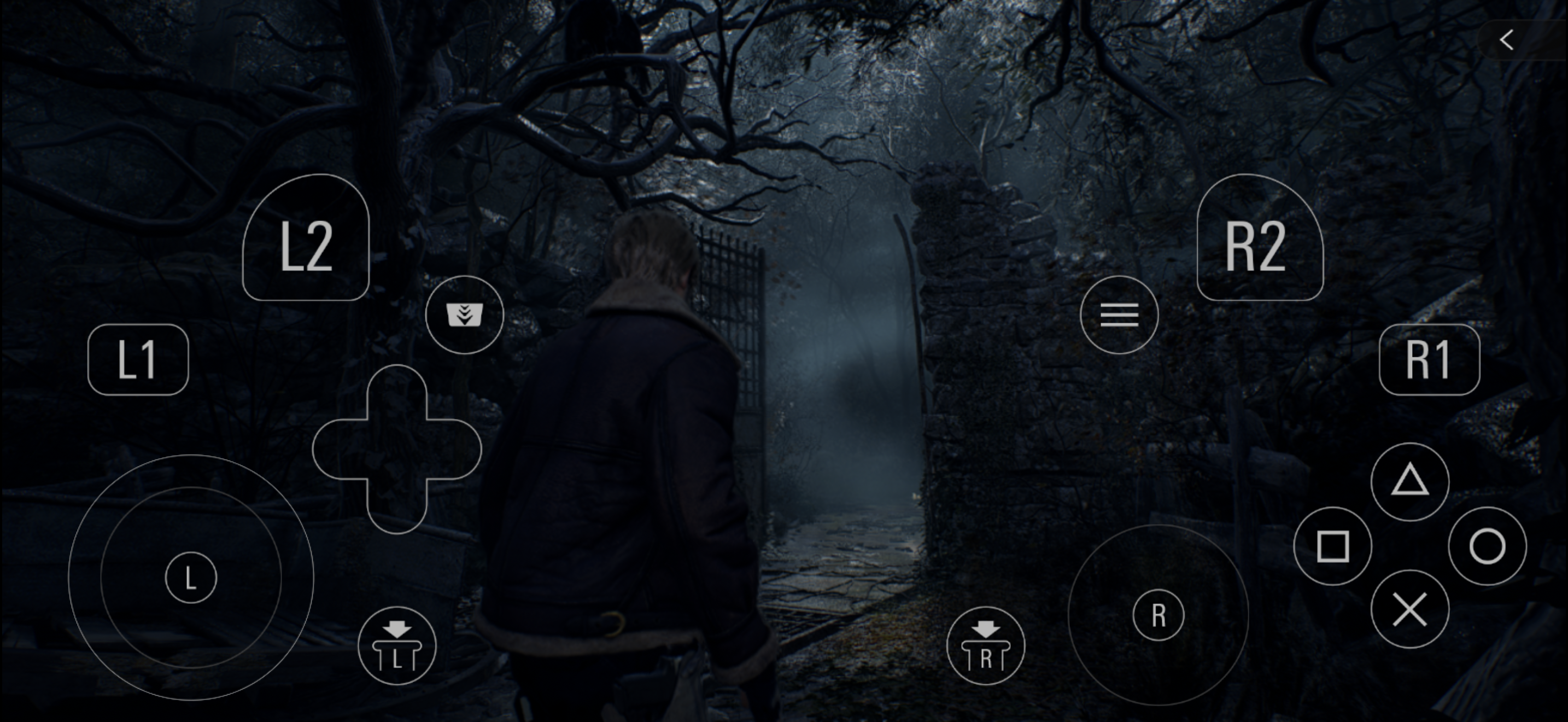Touch the right analog stick center
The image size is (1568, 722).
point(1159,615)
